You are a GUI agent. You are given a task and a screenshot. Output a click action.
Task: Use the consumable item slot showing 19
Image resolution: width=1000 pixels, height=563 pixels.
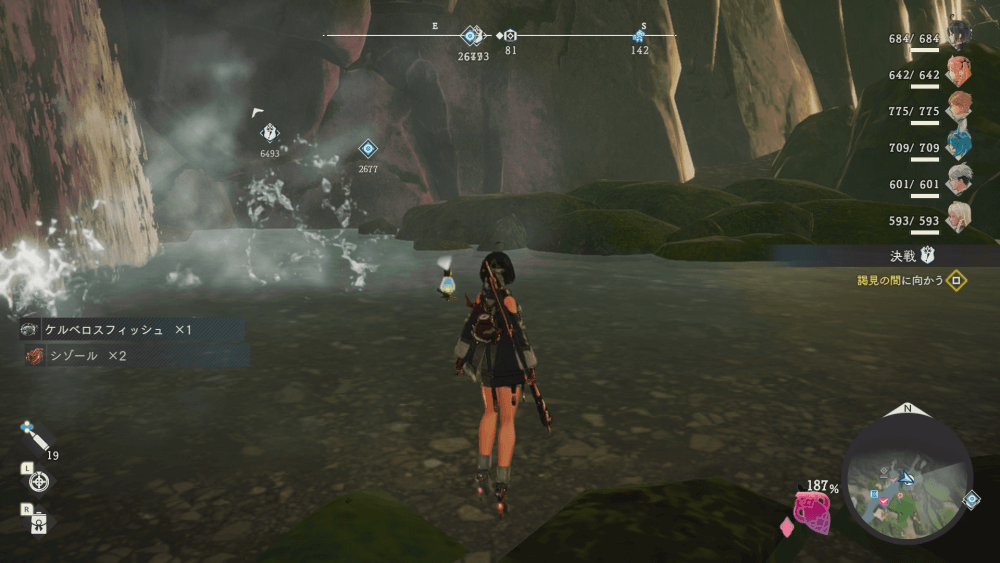33,438
